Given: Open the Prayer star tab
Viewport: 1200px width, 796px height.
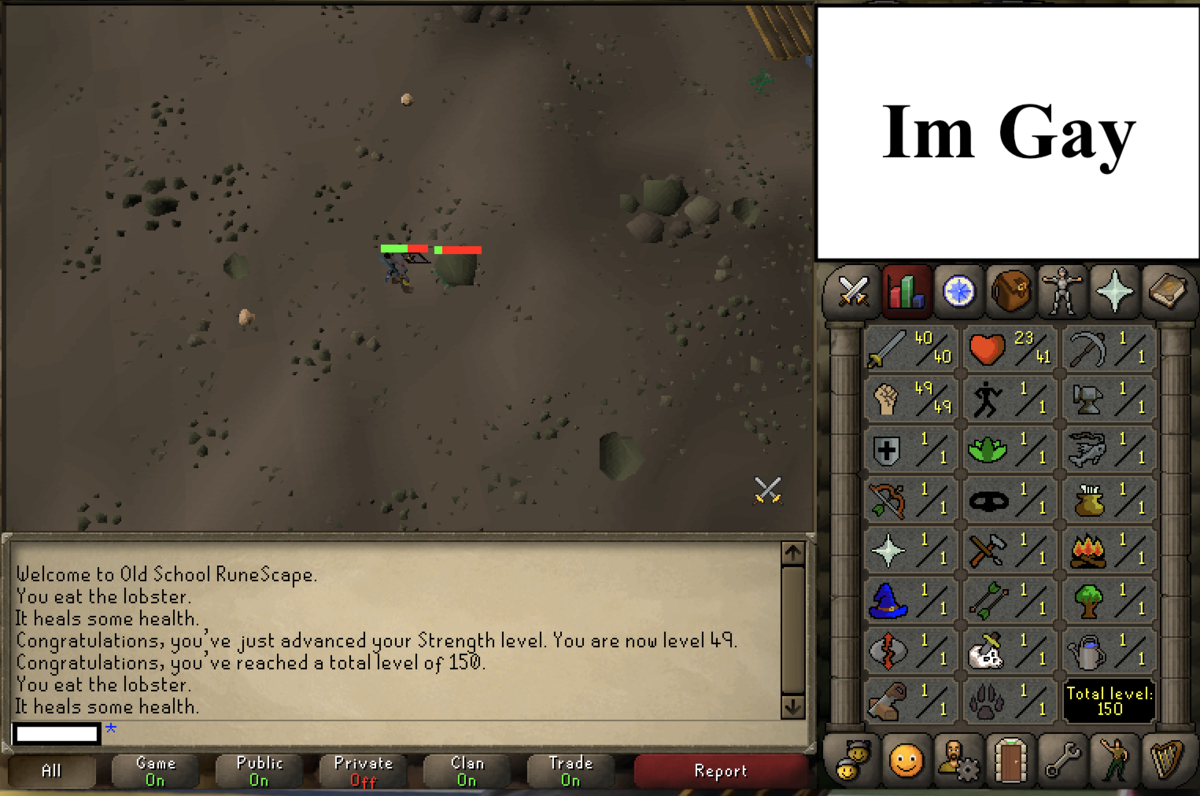Looking at the screenshot, I should pos(1114,292).
